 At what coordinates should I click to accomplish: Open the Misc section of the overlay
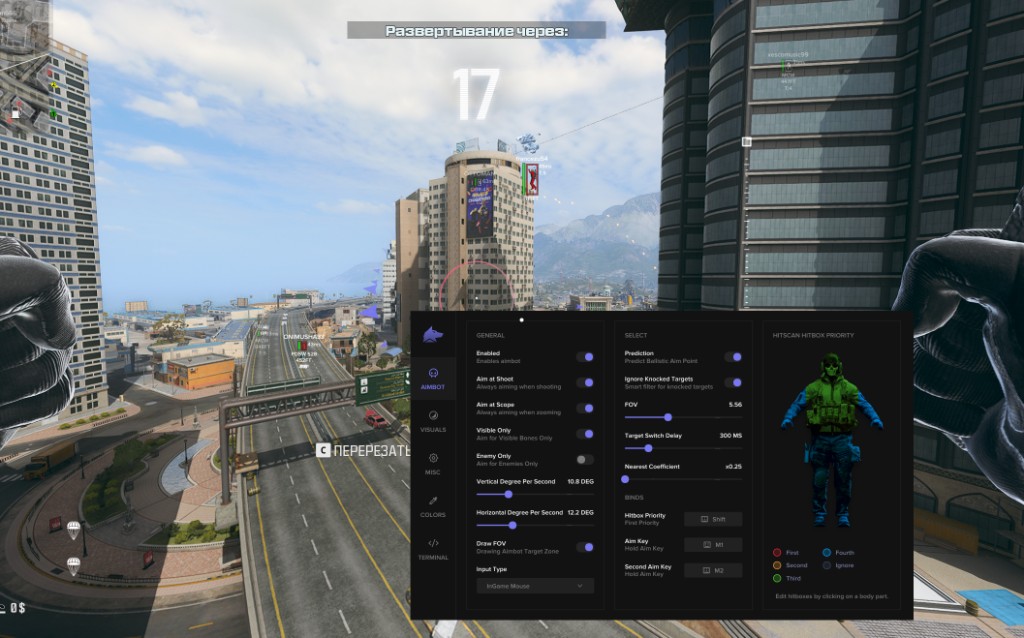(x=433, y=462)
